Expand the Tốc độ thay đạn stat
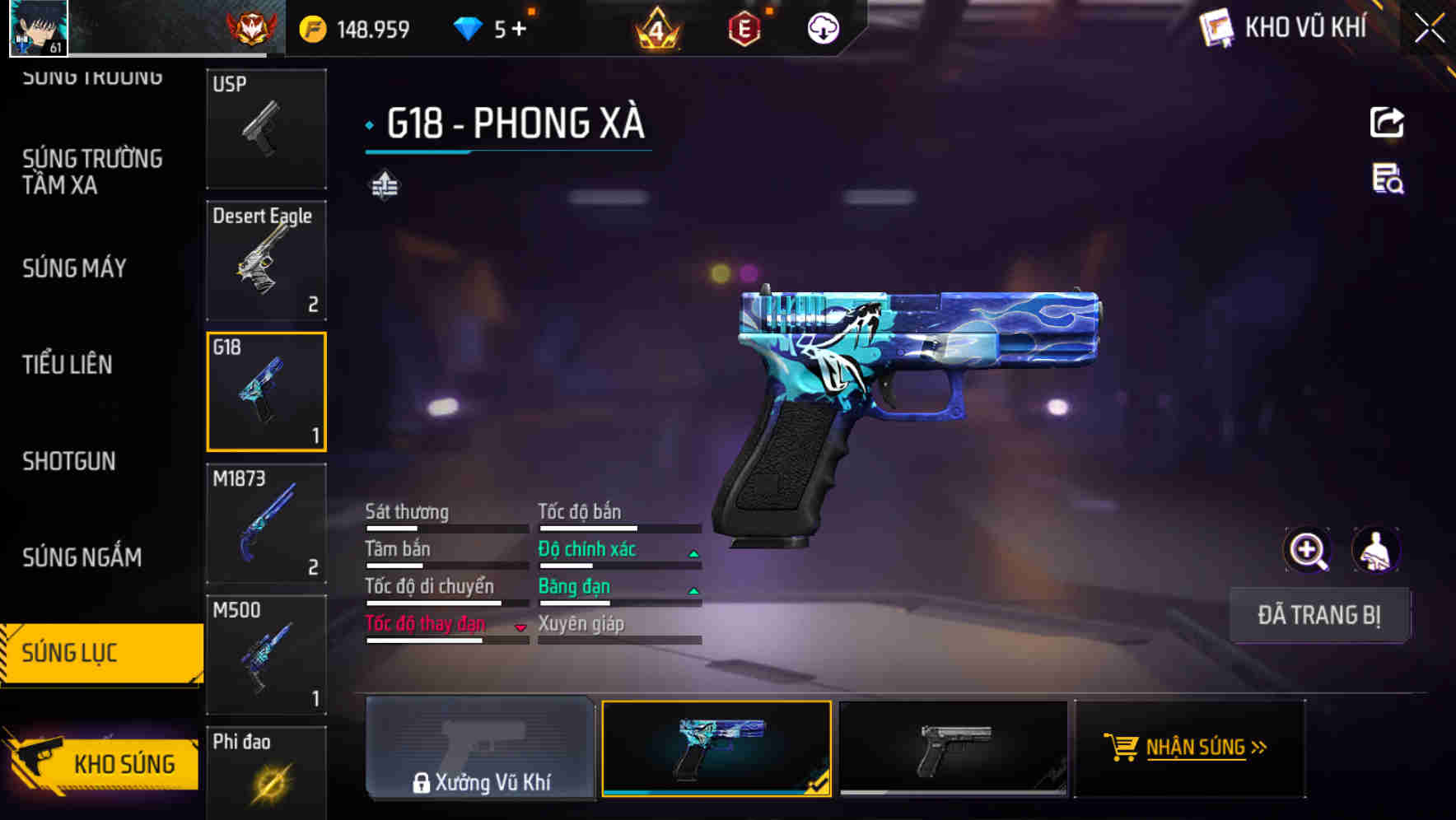 click(x=519, y=626)
